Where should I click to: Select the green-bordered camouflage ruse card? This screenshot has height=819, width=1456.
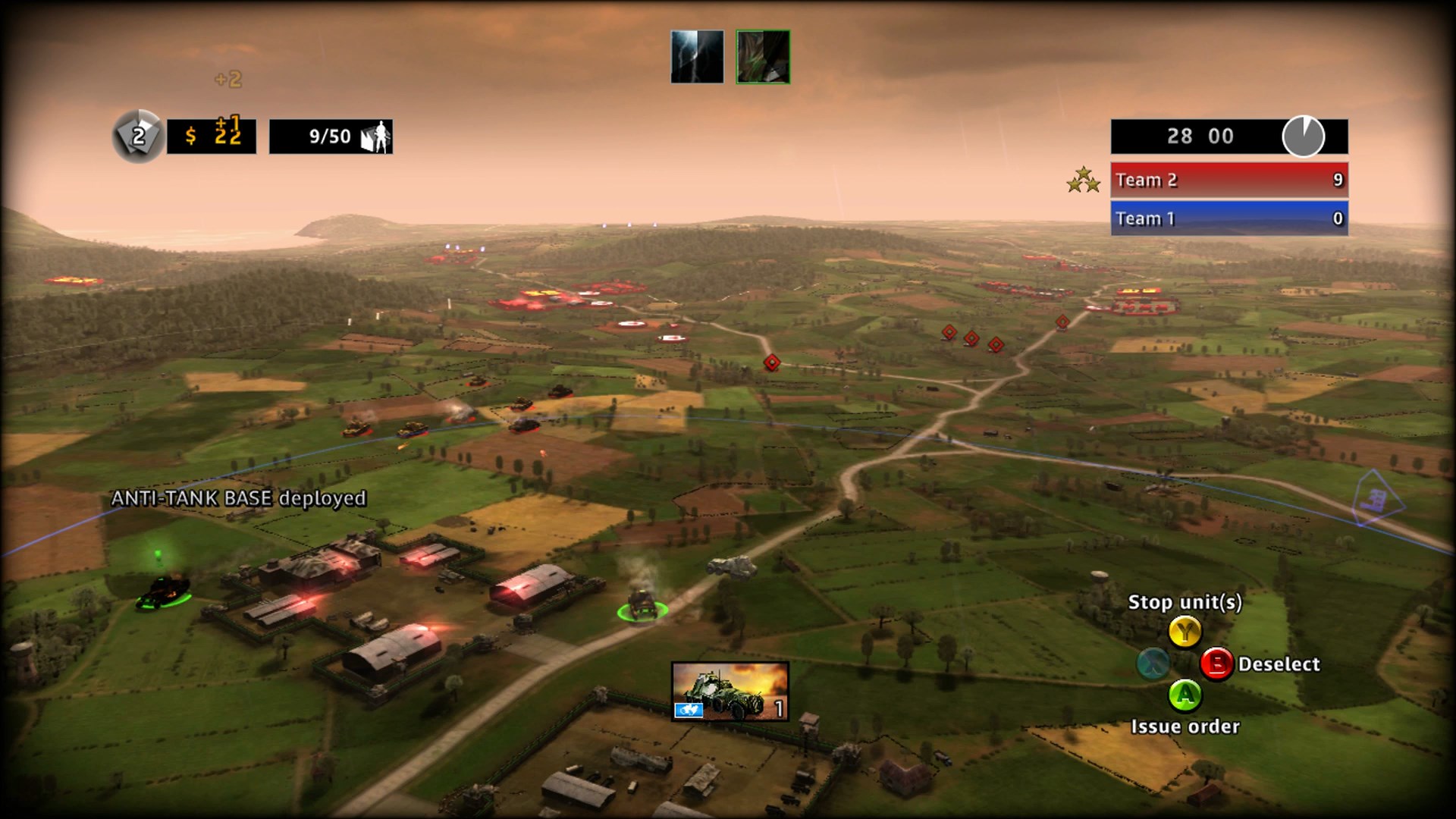point(763,57)
